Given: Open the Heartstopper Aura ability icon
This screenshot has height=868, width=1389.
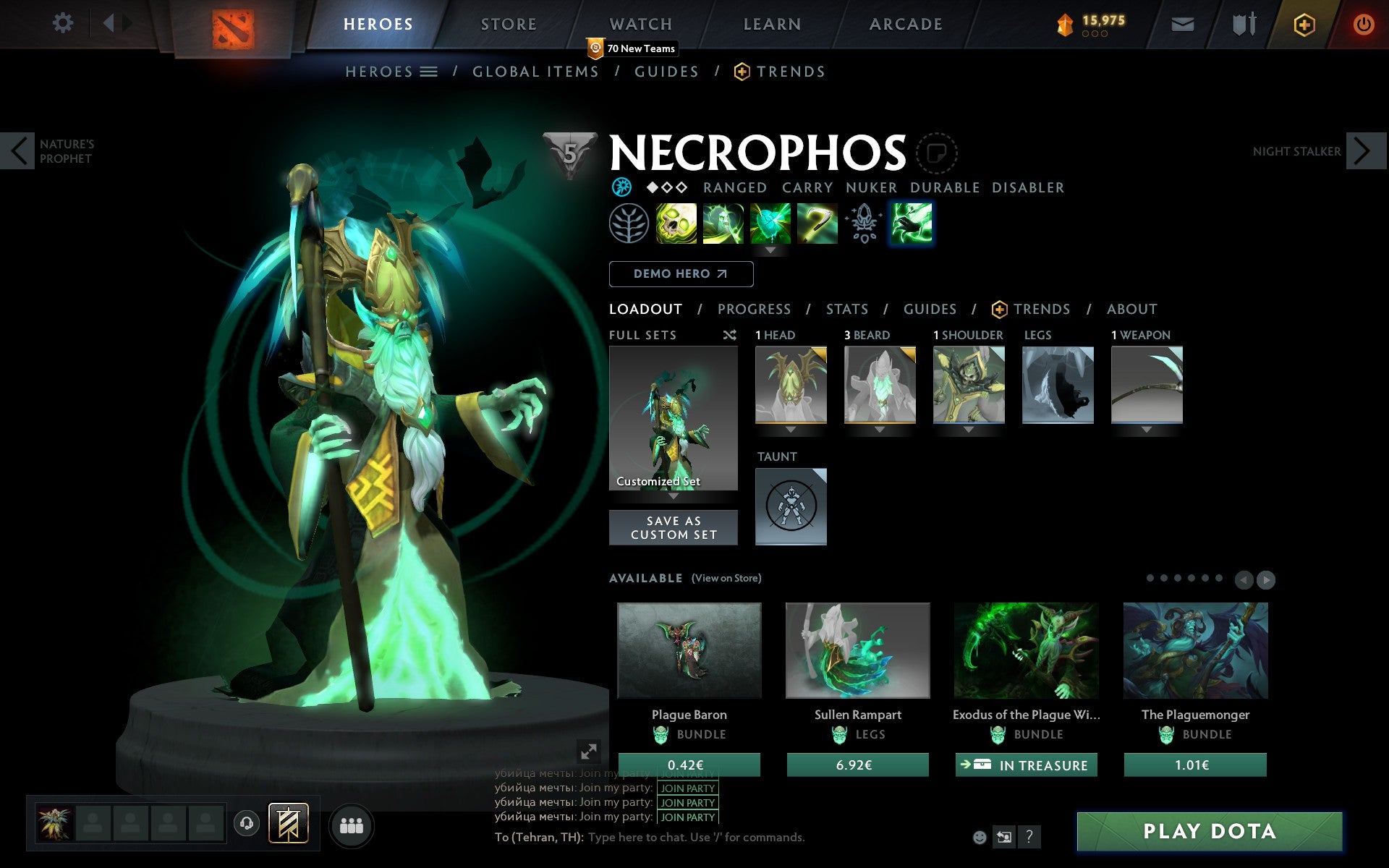Looking at the screenshot, I should 770,224.
